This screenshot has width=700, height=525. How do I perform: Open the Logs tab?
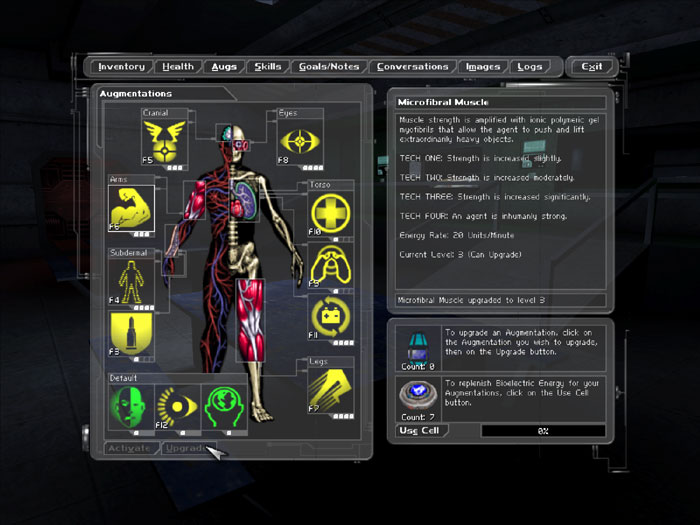tap(530, 67)
